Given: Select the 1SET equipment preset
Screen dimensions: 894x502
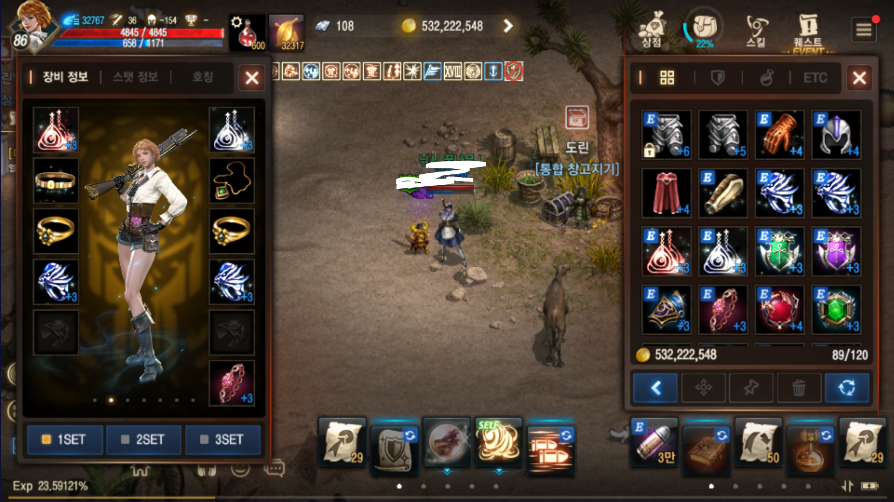Looking at the screenshot, I should pos(63,439).
